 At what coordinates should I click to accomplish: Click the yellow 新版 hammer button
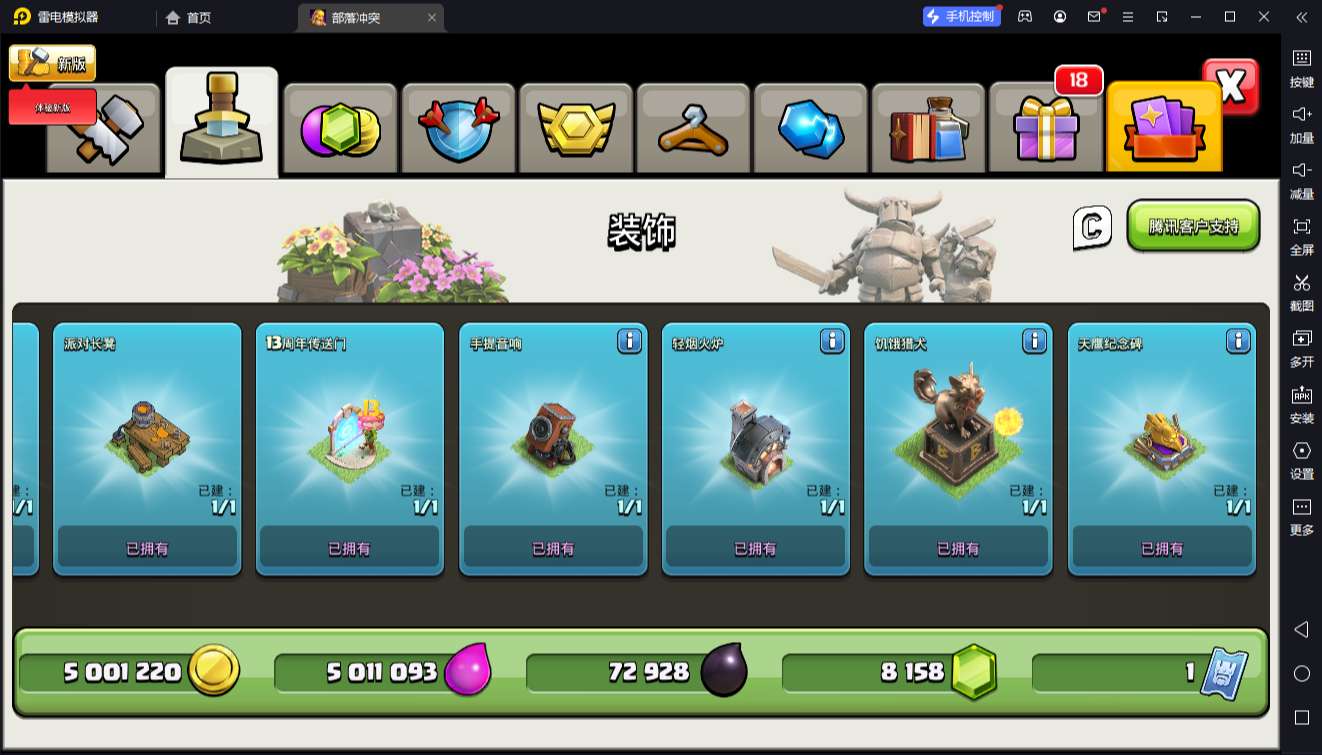click(52, 63)
